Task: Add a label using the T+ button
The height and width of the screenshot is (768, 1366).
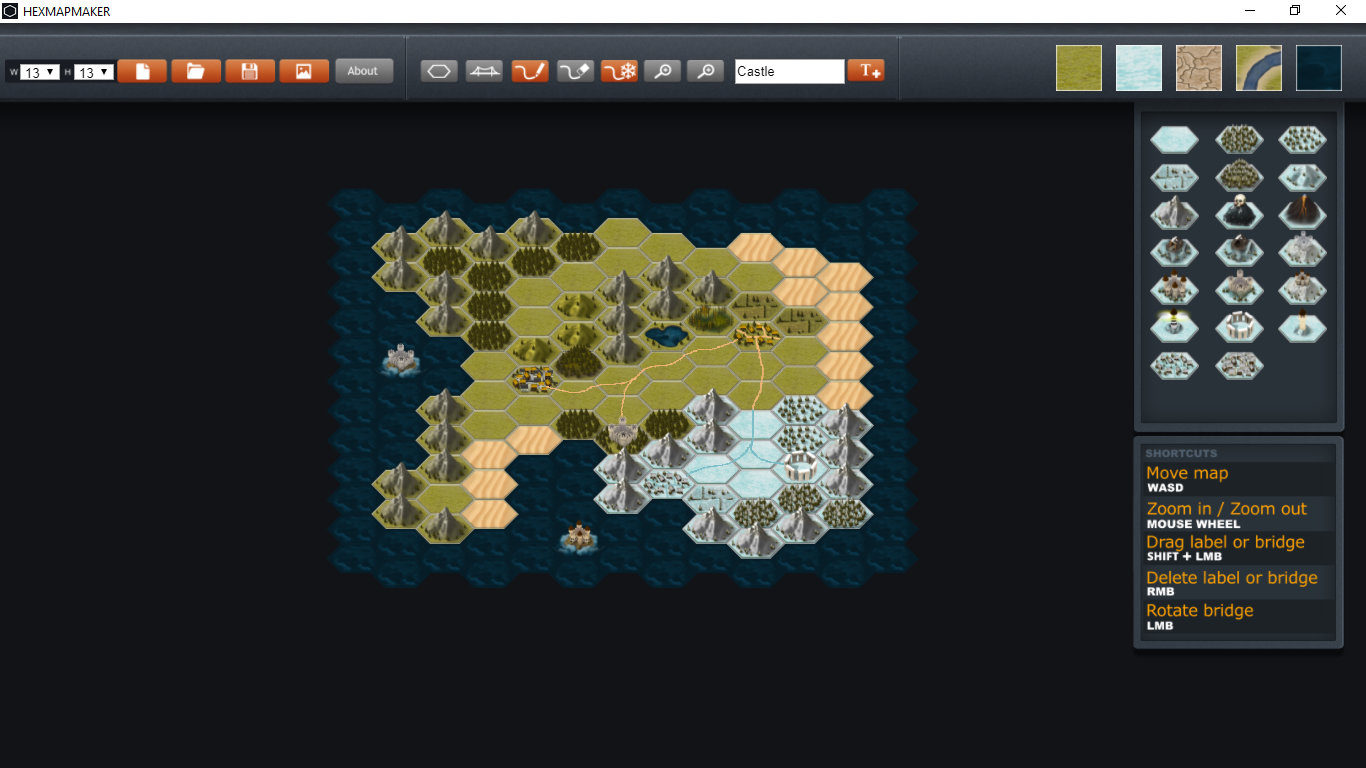Action: click(865, 70)
